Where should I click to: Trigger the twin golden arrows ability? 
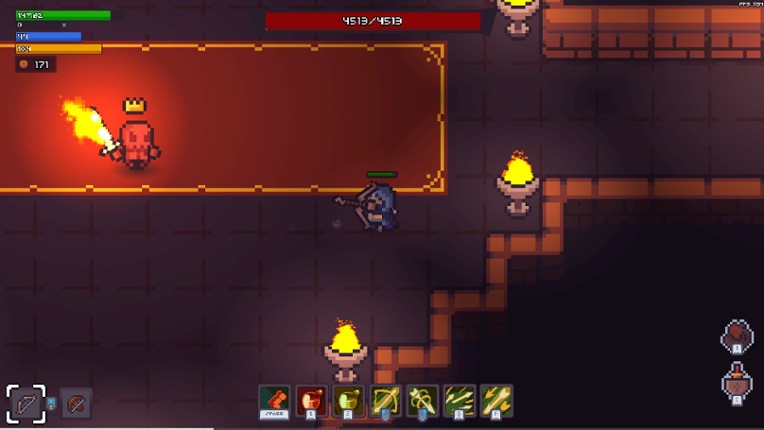pos(496,400)
